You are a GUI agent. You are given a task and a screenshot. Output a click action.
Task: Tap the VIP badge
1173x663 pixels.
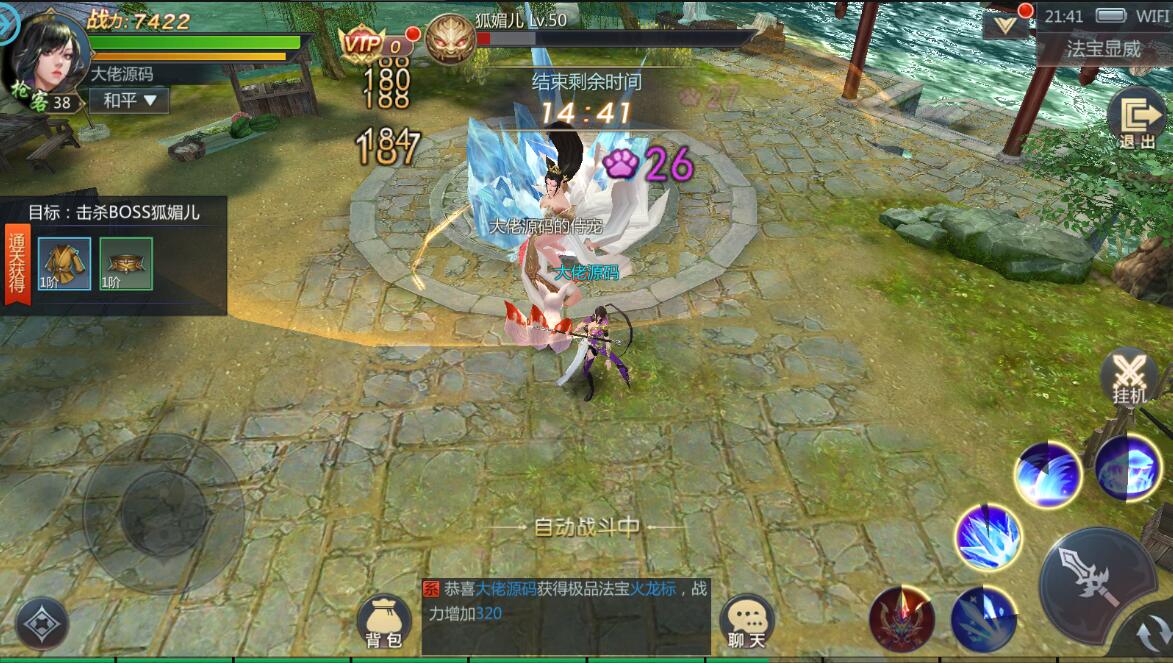pos(361,43)
